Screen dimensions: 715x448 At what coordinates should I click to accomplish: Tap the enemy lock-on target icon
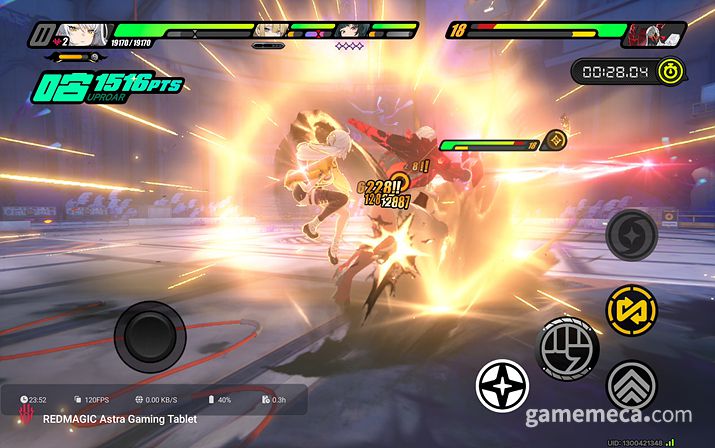556,139
